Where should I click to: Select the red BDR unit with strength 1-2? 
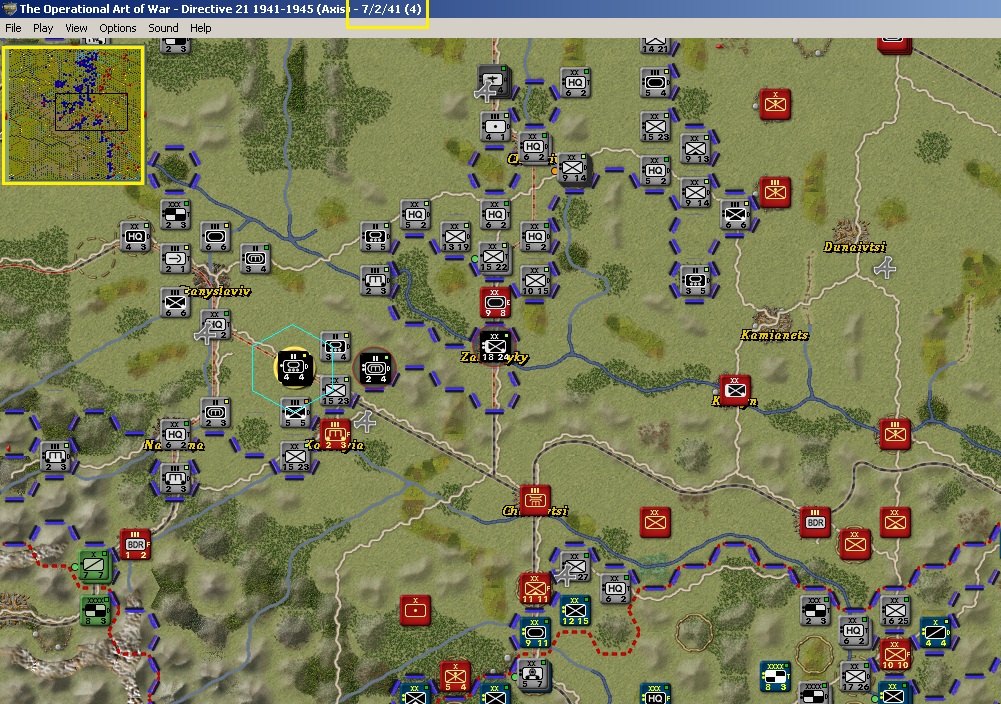(135, 545)
